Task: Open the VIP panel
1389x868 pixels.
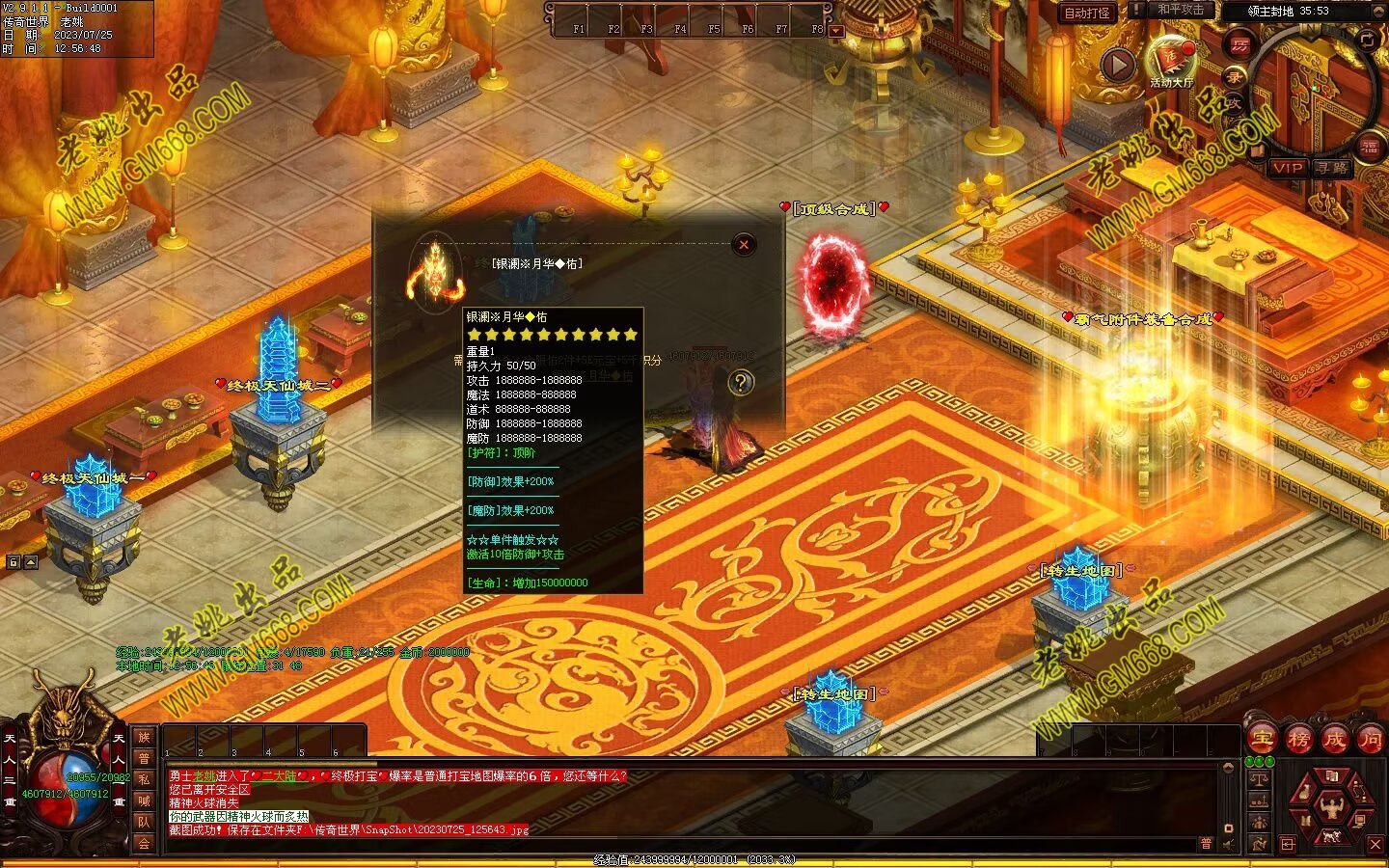Action: 1287,168
